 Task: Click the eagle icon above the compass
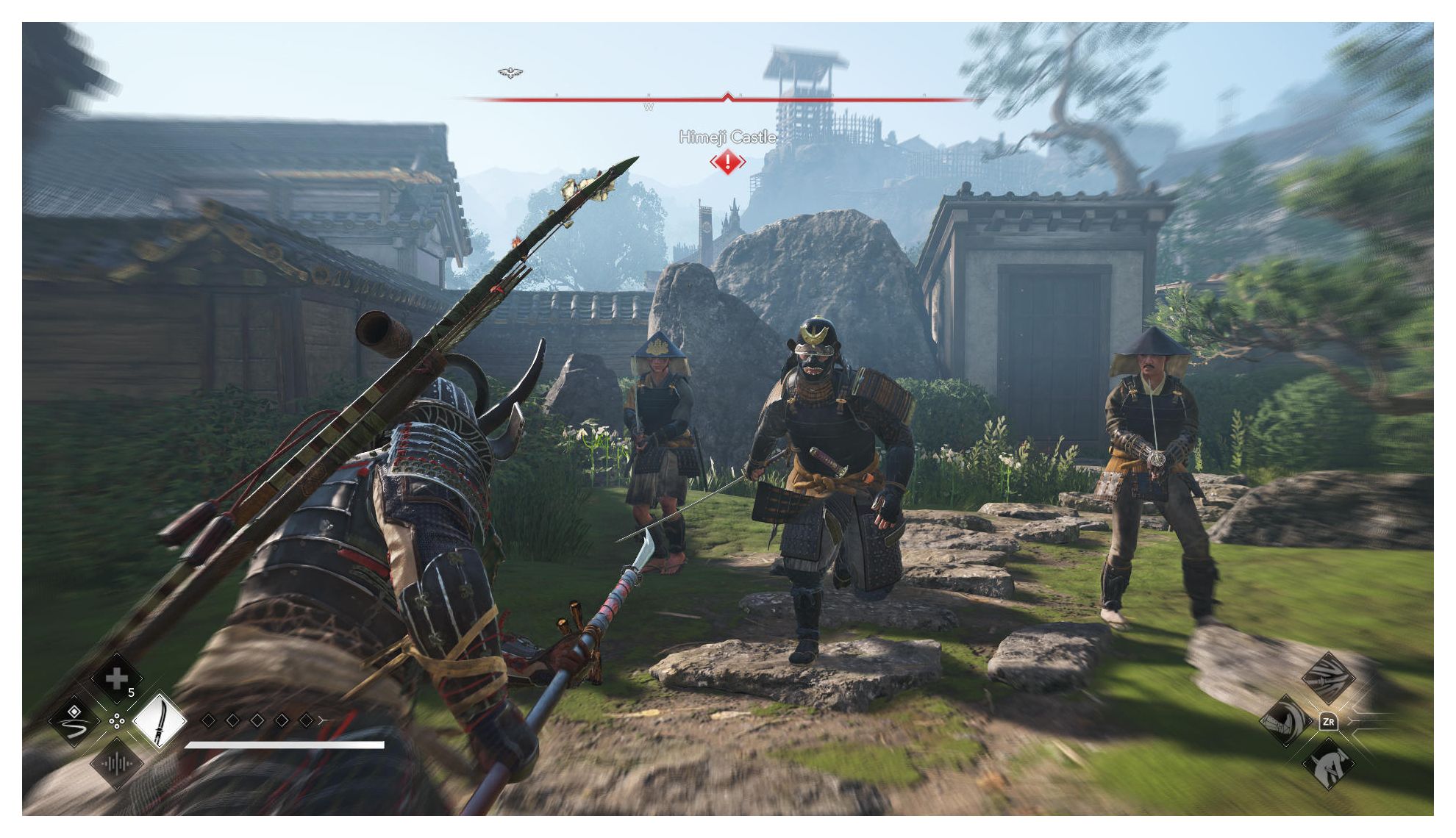[x=510, y=72]
